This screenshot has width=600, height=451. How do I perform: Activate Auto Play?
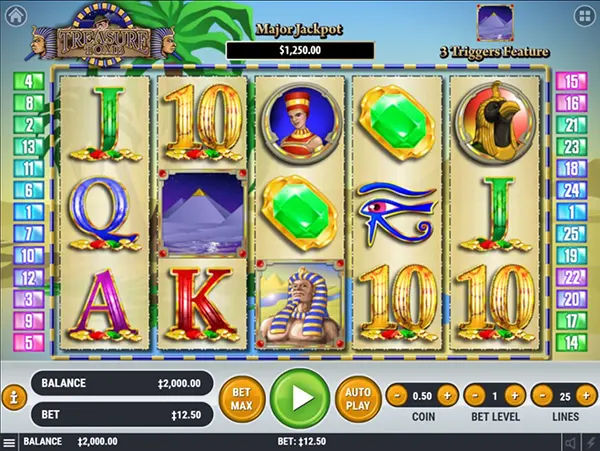[356, 397]
